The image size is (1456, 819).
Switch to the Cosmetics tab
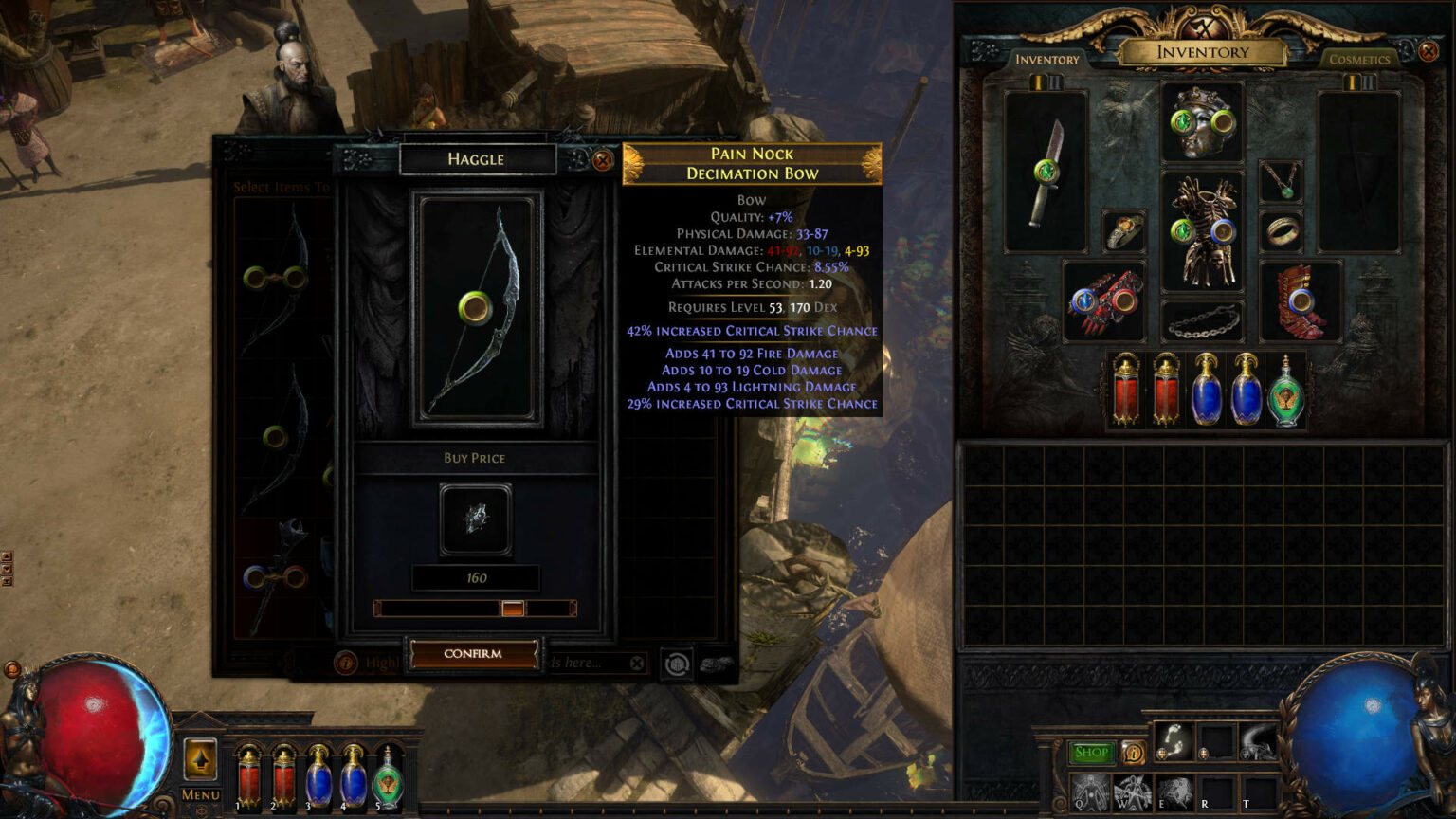1359,59
